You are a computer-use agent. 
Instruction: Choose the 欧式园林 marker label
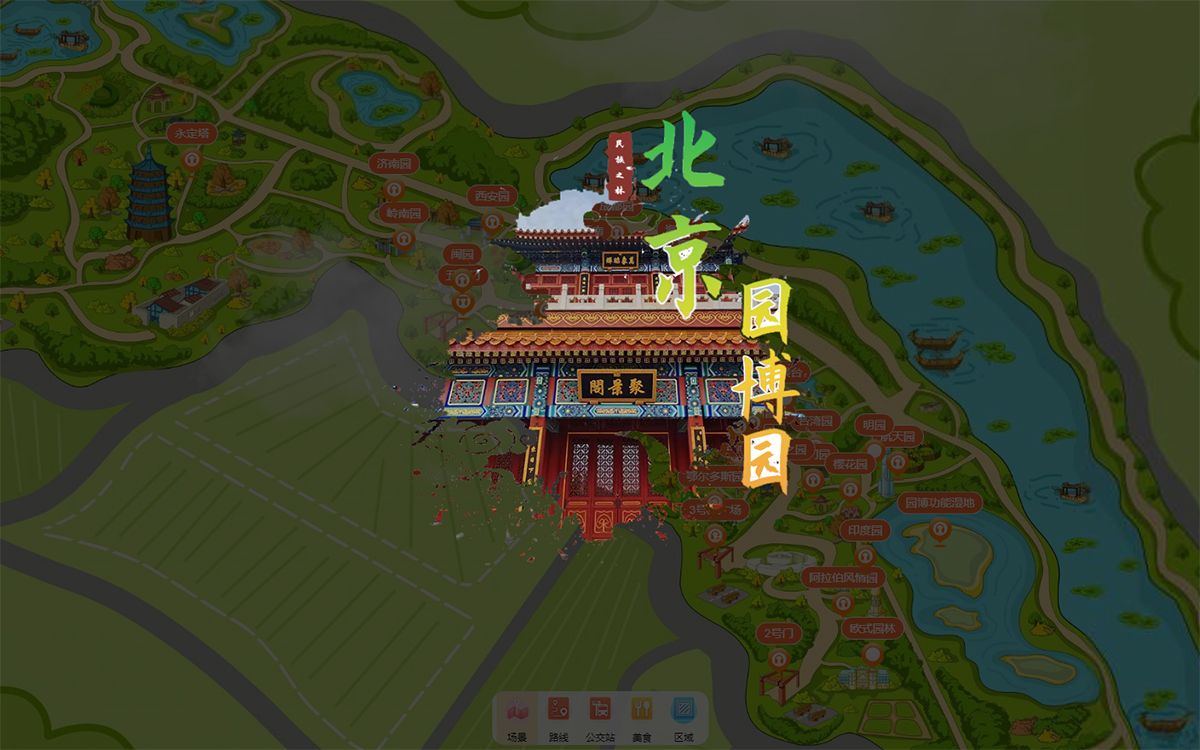point(872,628)
